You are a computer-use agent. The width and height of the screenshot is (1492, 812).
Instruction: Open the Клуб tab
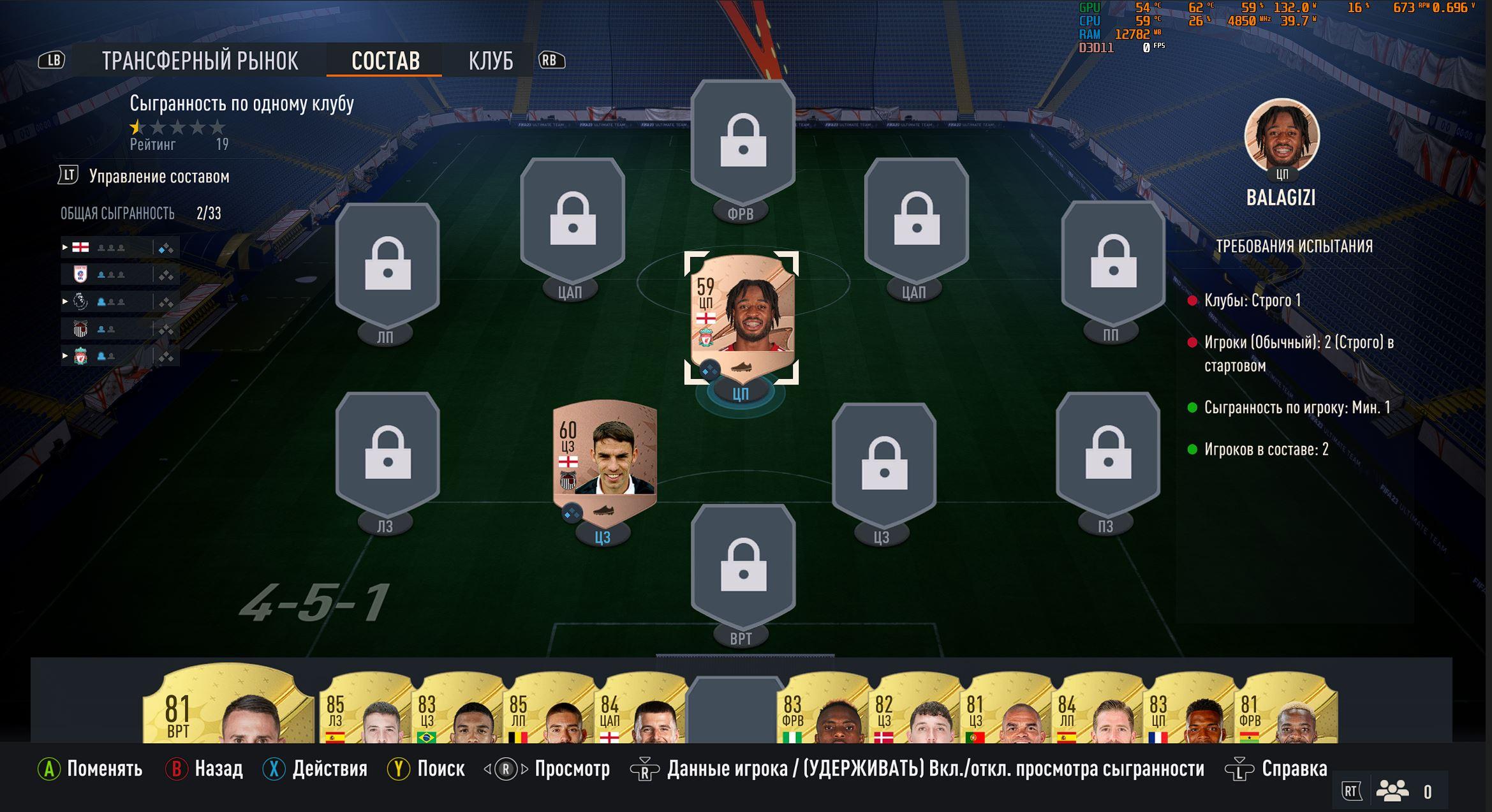[x=491, y=61]
